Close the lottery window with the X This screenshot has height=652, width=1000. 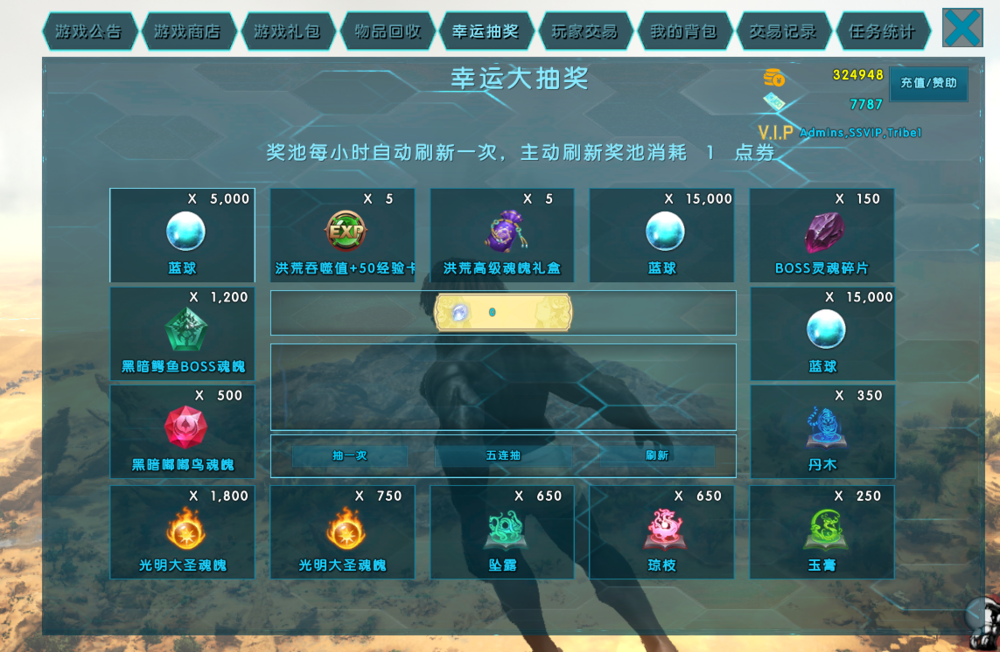click(962, 28)
